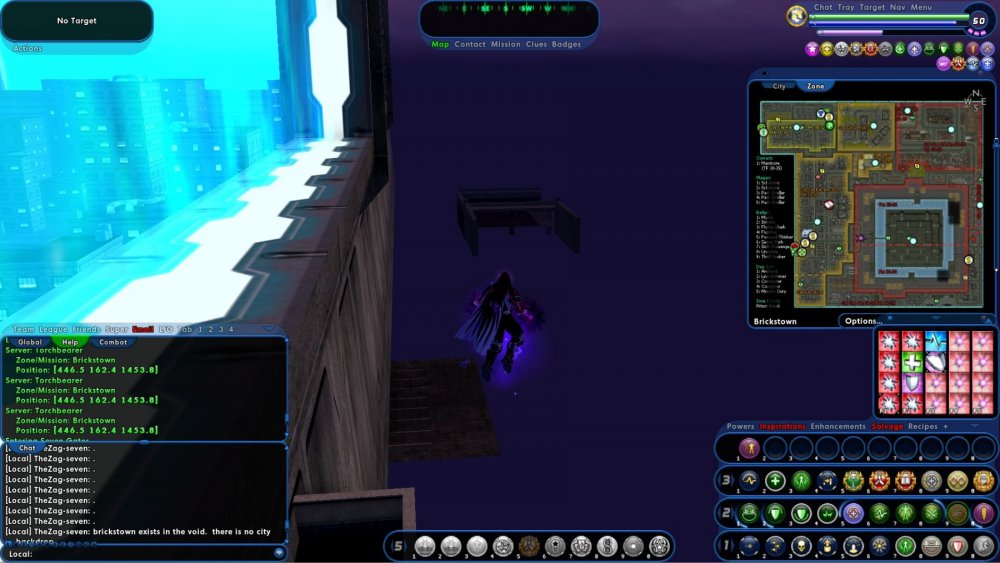The height and width of the screenshot is (563, 1000).
Task: Open the Clues window
Action: pyautogui.click(x=536, y=45)
